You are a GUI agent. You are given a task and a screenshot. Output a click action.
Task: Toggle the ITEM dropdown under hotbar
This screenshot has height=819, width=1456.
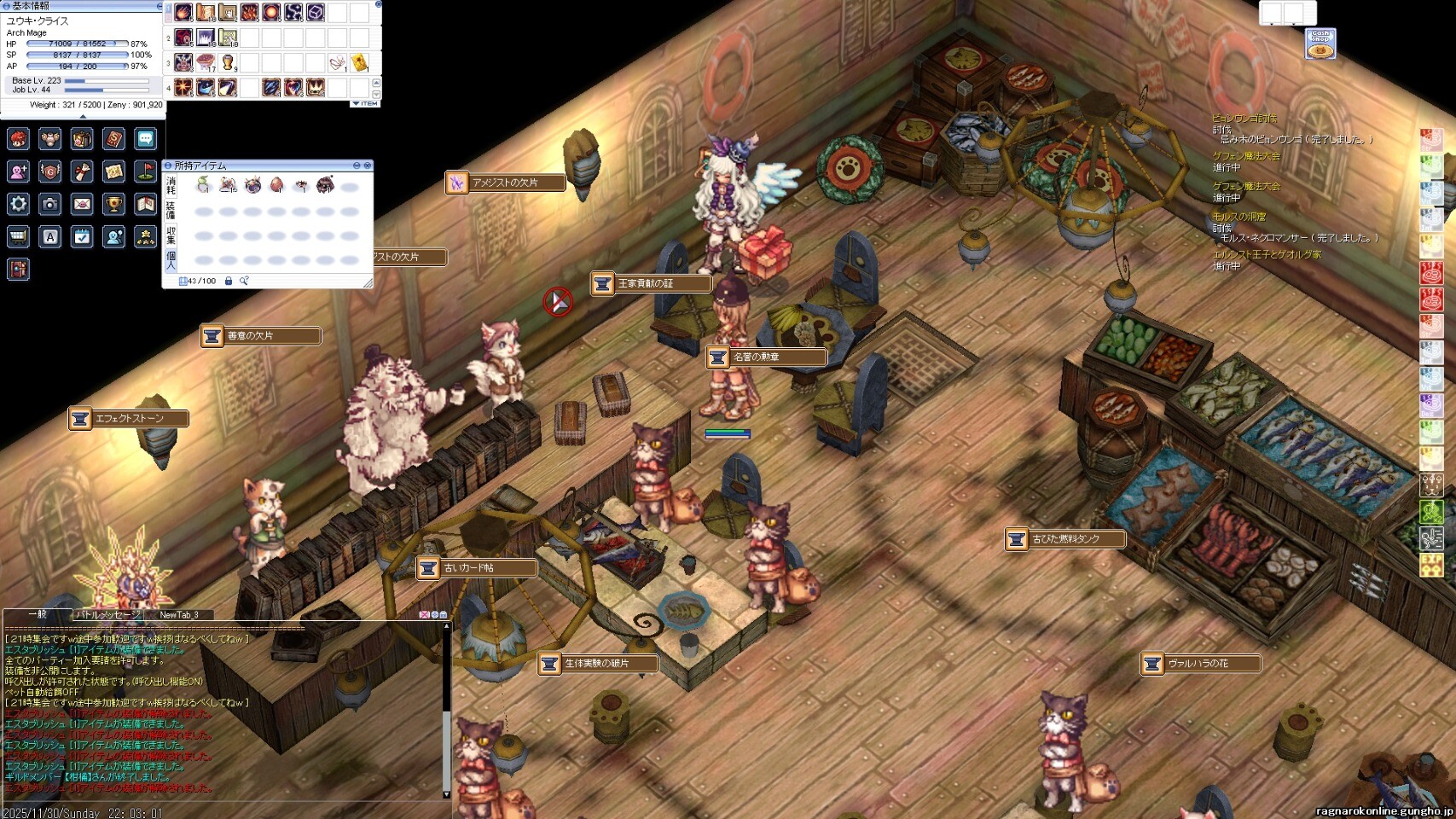(365, 103)
